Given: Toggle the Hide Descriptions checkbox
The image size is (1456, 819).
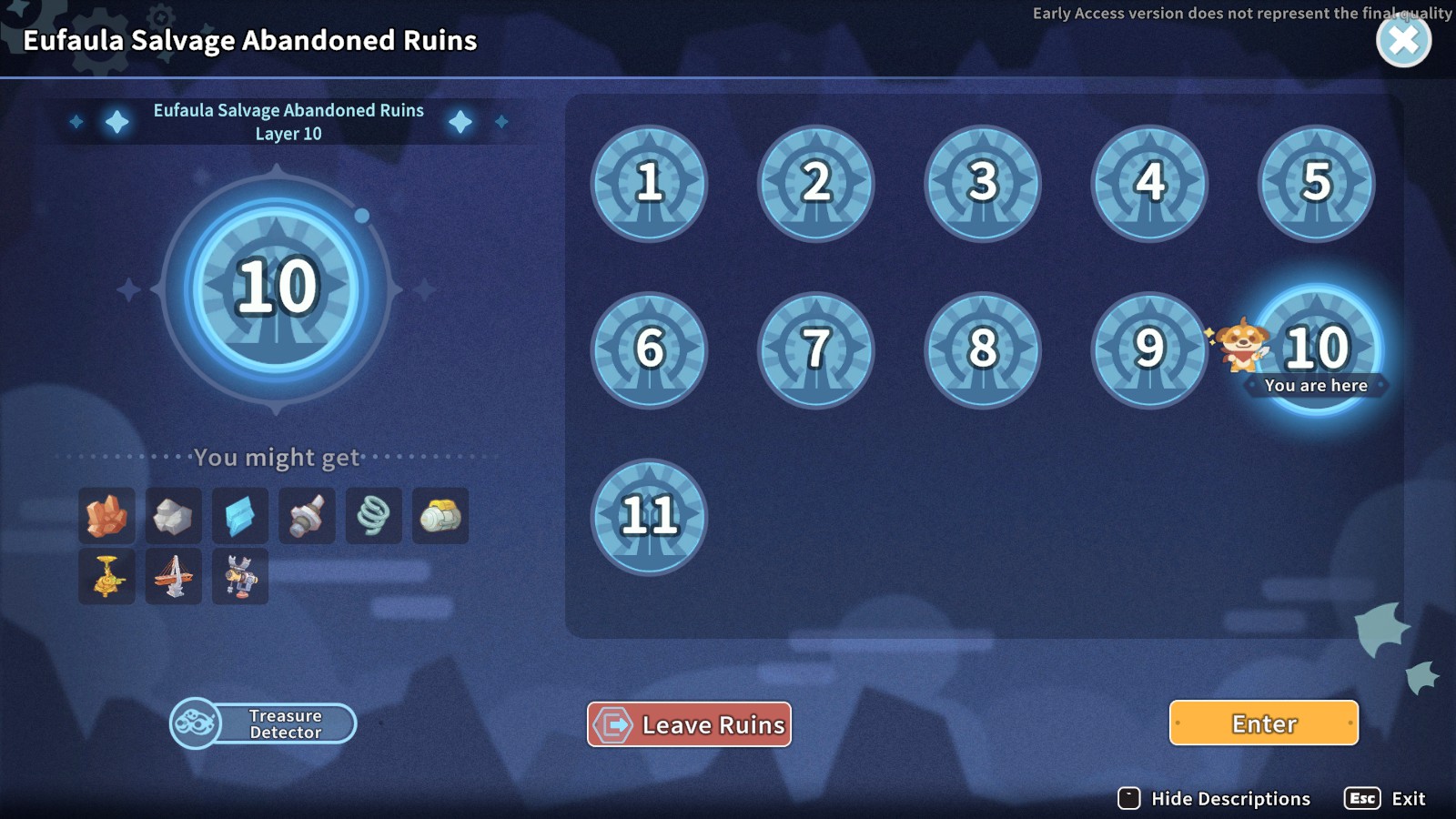Looking at the screenshot, I should click(x=1128, y=798).
